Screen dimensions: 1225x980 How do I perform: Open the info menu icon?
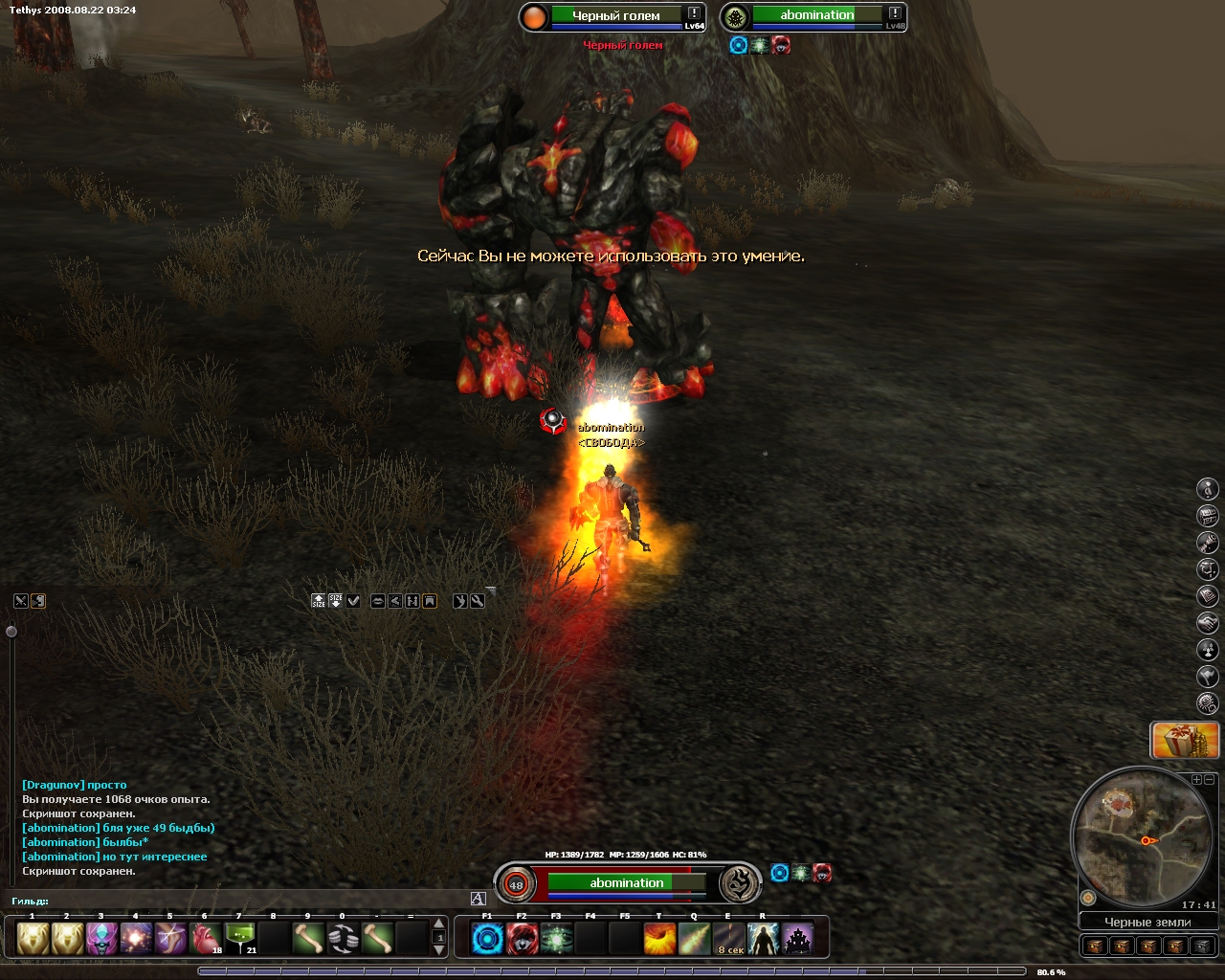pos(1208,489)
